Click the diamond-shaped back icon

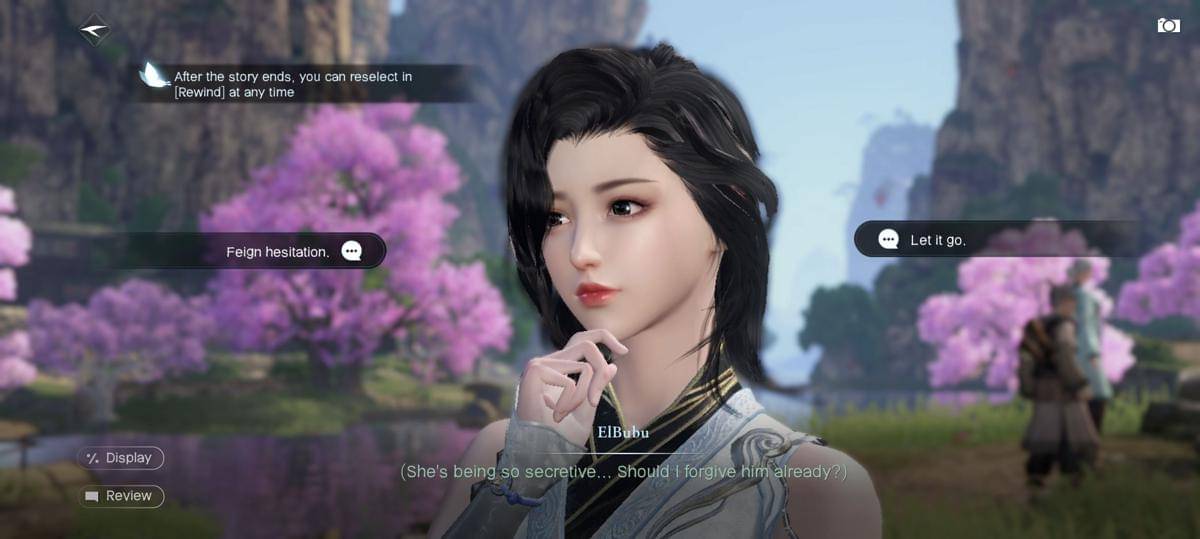click(94, 30)
